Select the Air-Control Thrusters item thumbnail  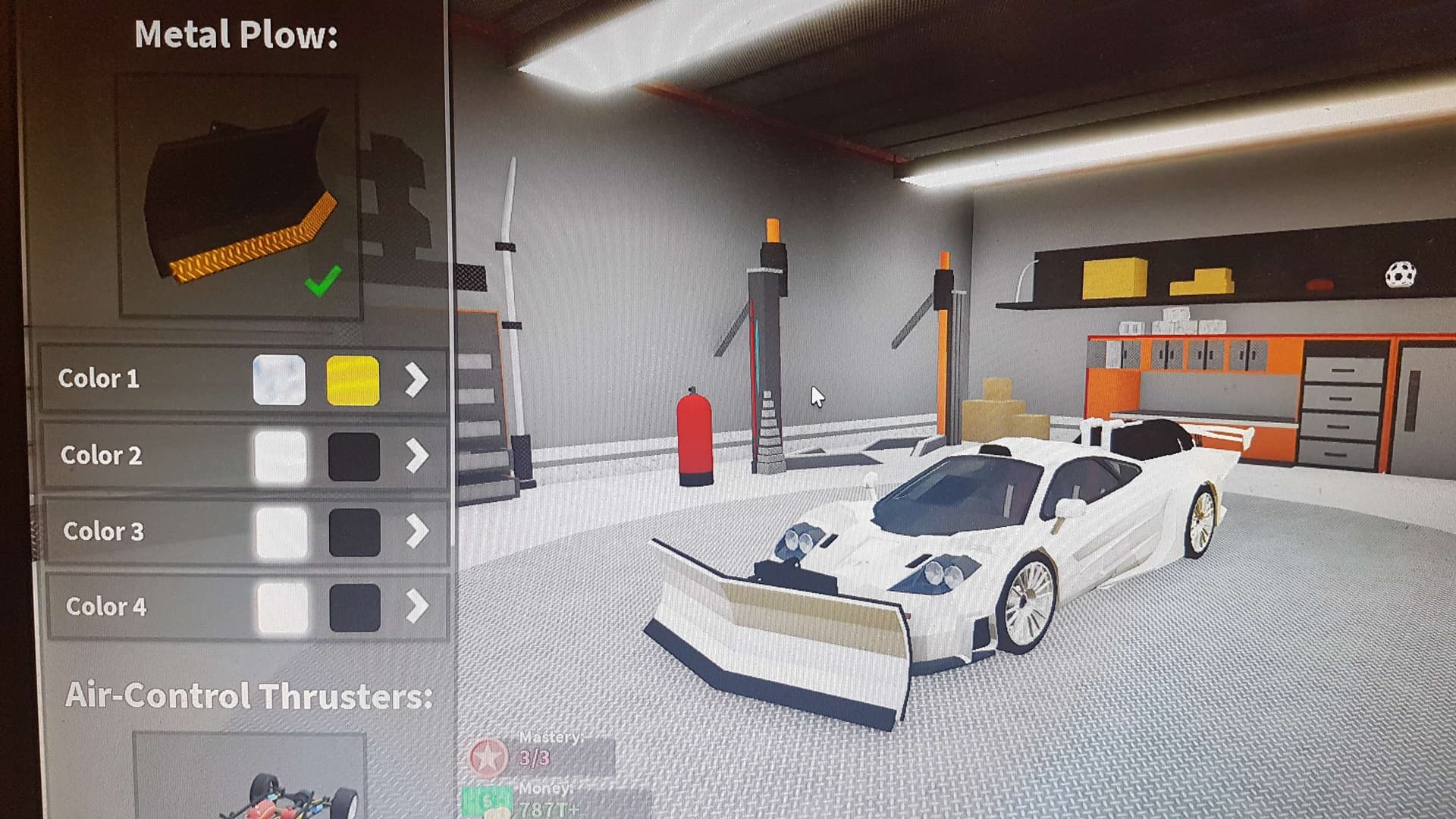250,777
